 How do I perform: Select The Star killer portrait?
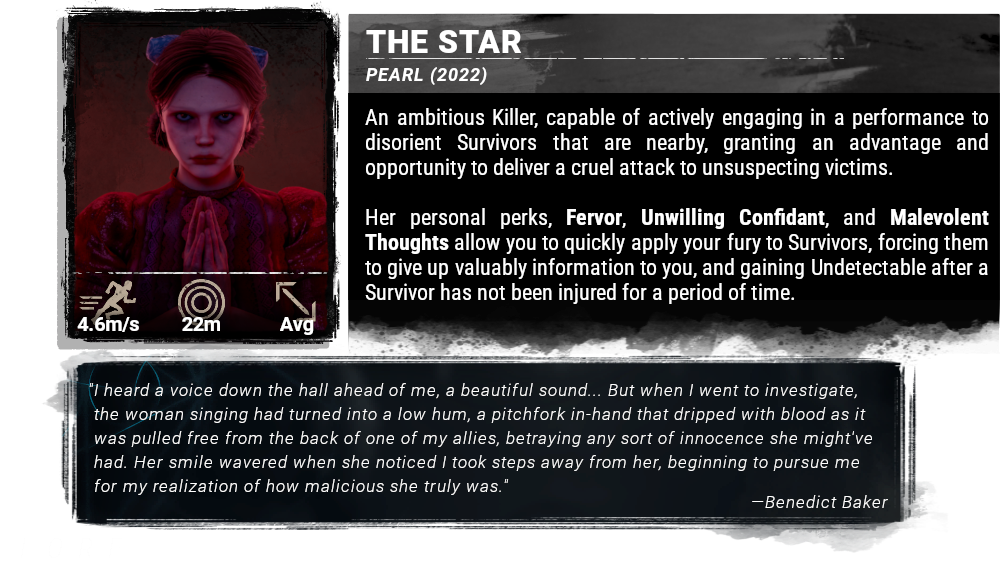click(200, 150)
